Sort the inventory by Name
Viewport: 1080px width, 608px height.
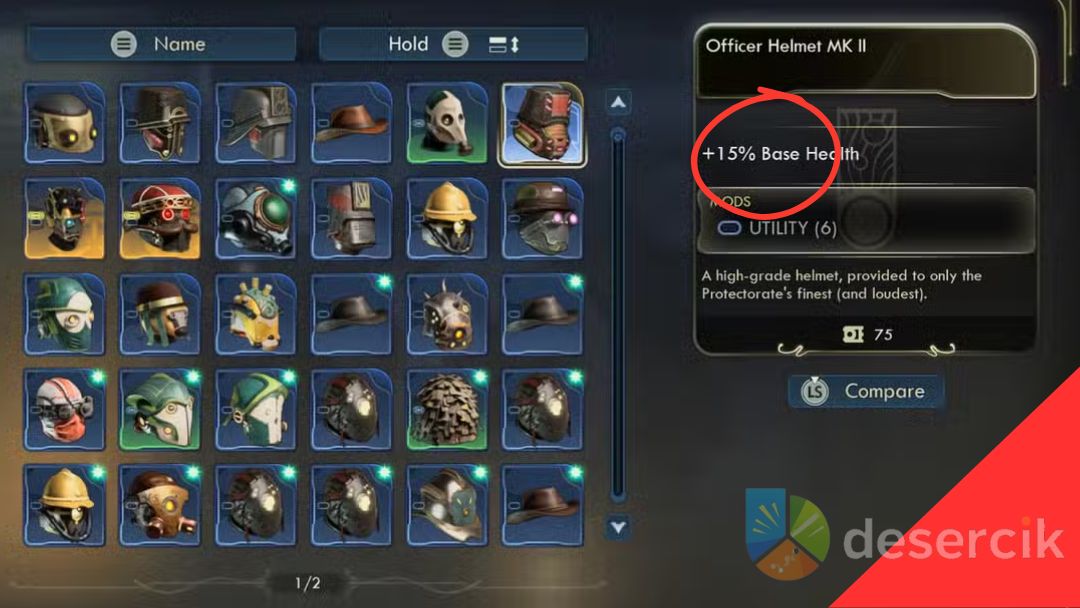click(x=161, y=44)
